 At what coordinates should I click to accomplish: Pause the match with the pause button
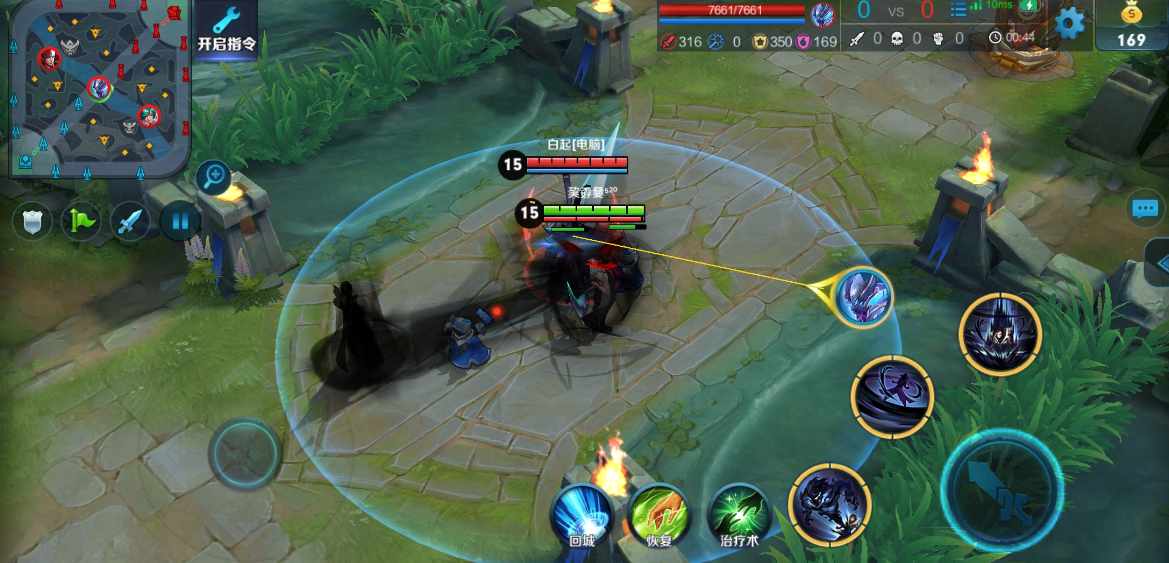180,220
